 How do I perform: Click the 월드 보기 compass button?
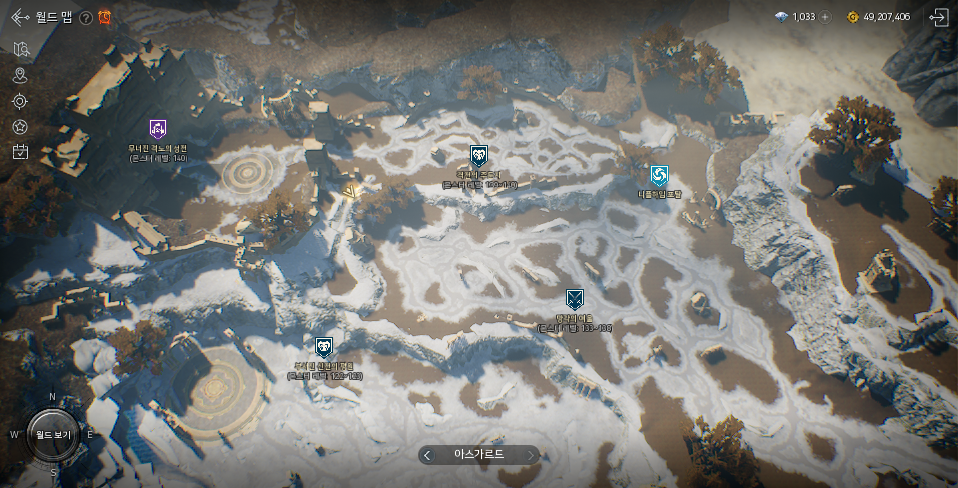coord(51,435)
